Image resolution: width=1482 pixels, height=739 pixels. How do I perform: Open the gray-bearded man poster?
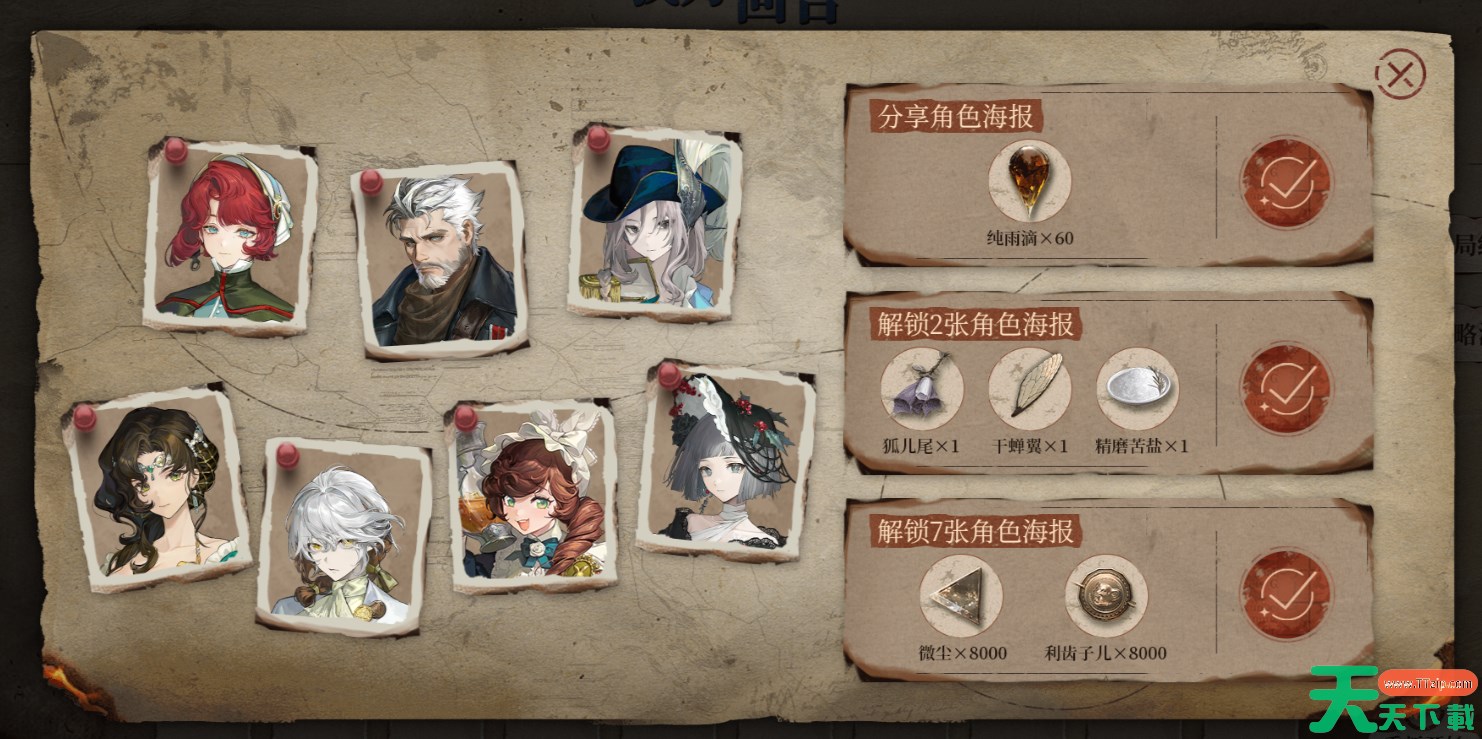tap(441, 262)
